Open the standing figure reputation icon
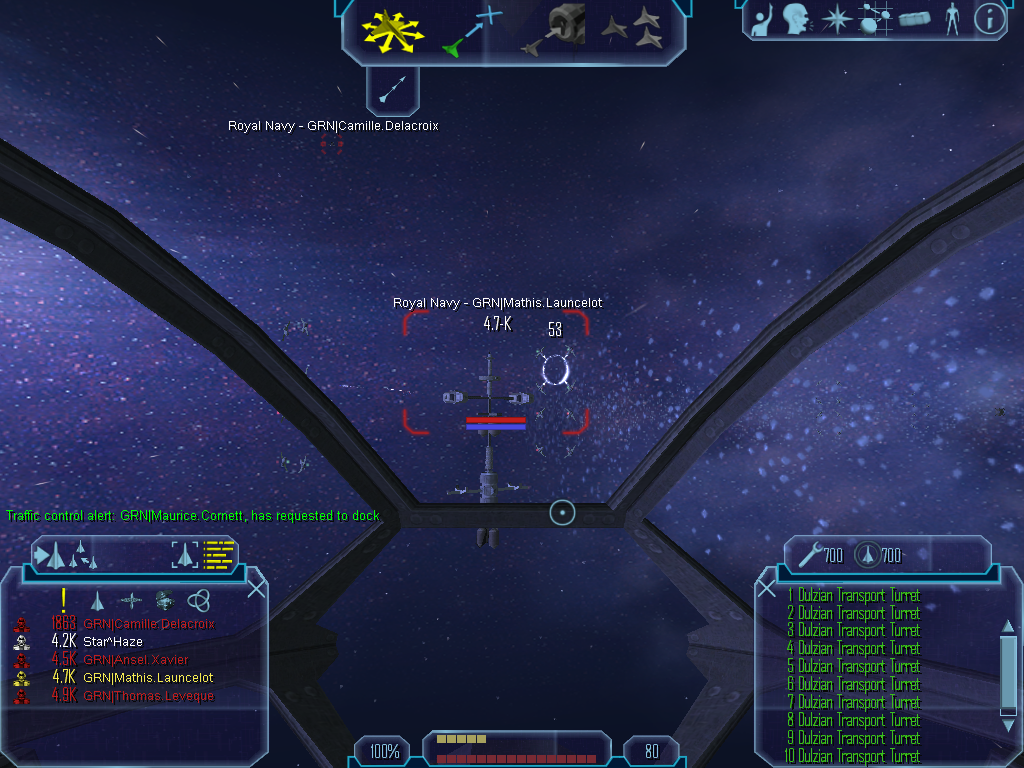This screenshot has height=768, width=1024. (952, 19)
